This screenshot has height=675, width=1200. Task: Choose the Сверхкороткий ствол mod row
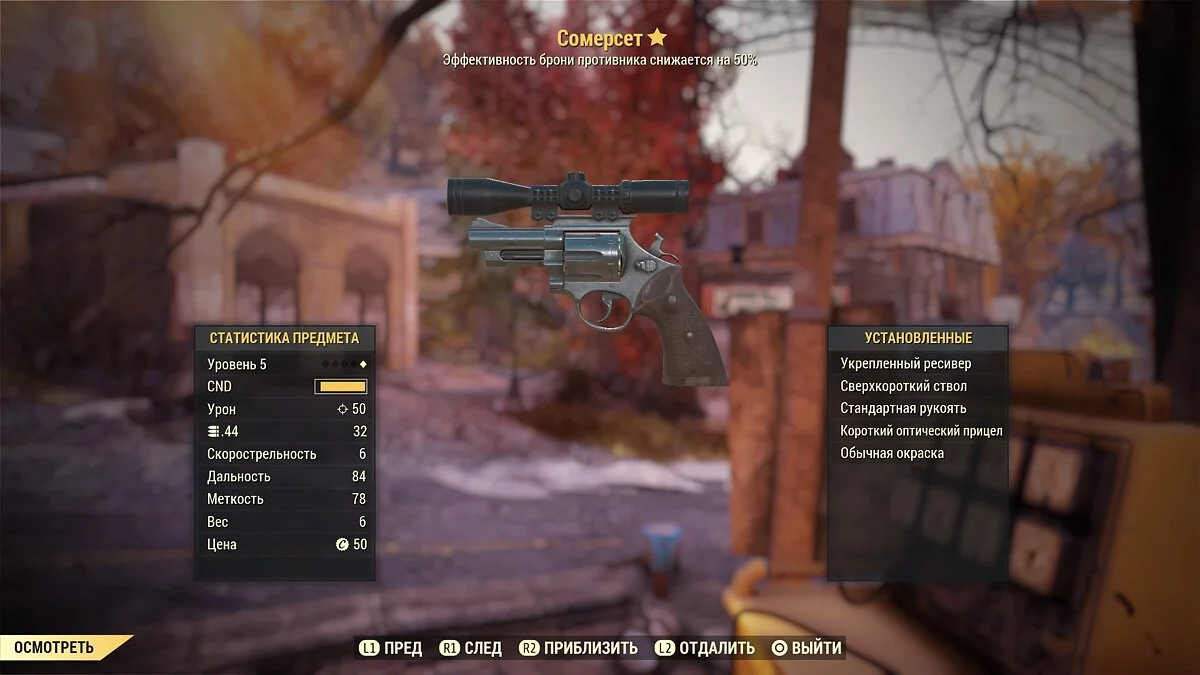coord(903,386)
